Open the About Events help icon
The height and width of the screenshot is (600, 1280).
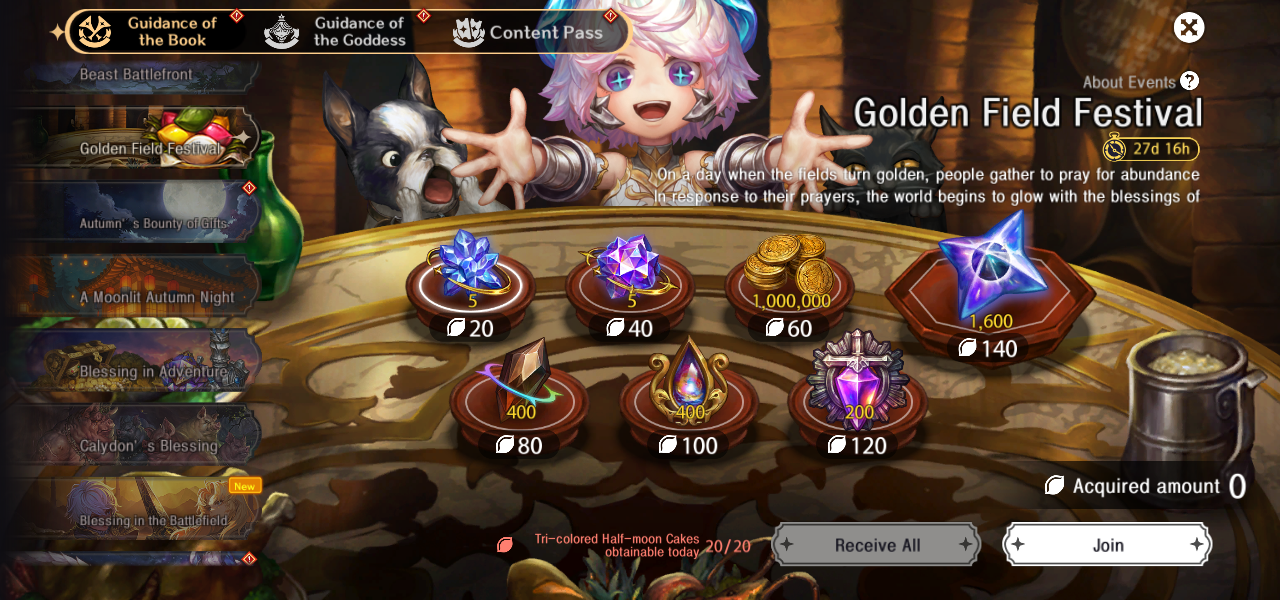[1189, 81]
